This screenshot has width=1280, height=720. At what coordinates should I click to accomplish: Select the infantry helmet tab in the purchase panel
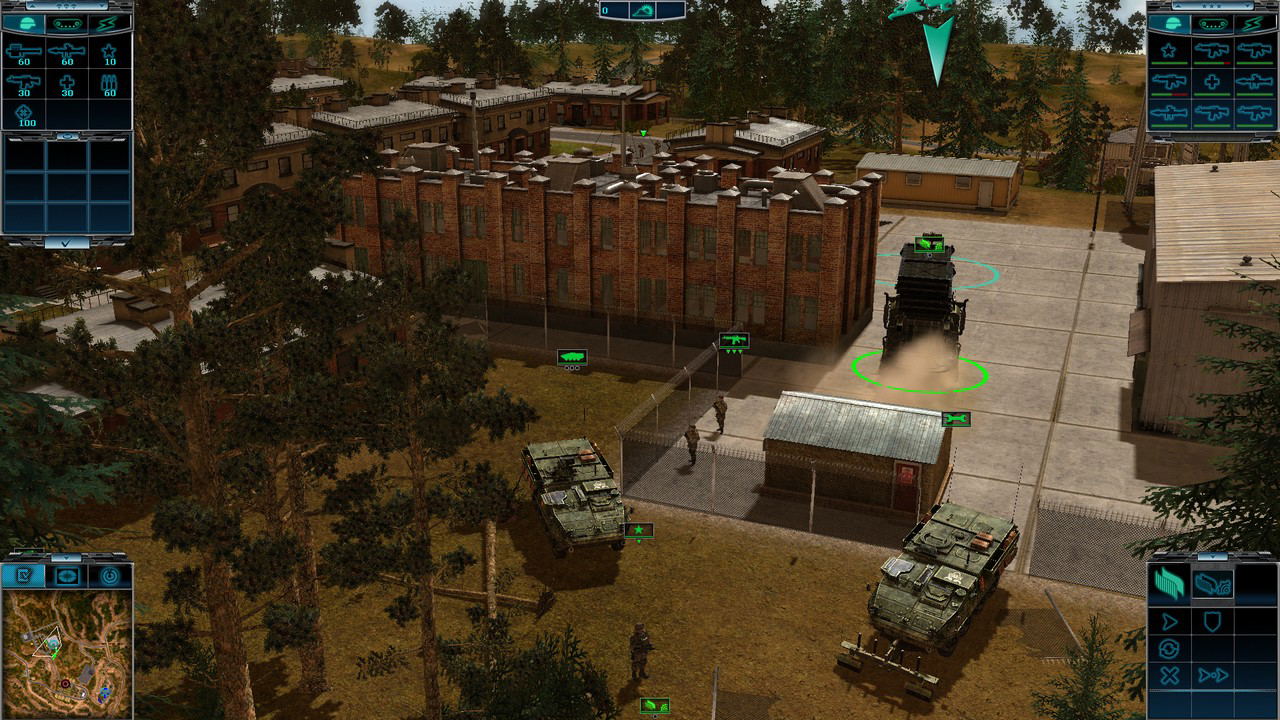coord(24,22)
